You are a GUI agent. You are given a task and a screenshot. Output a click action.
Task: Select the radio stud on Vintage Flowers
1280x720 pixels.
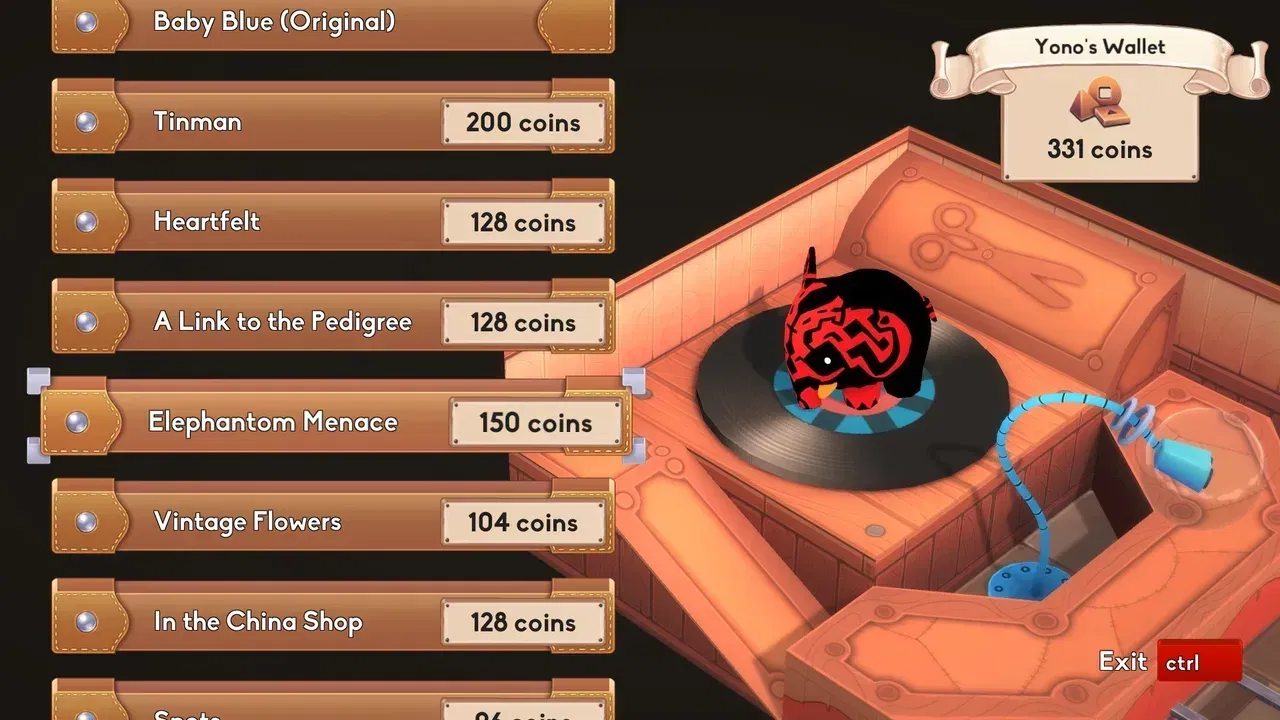[88, 522]
